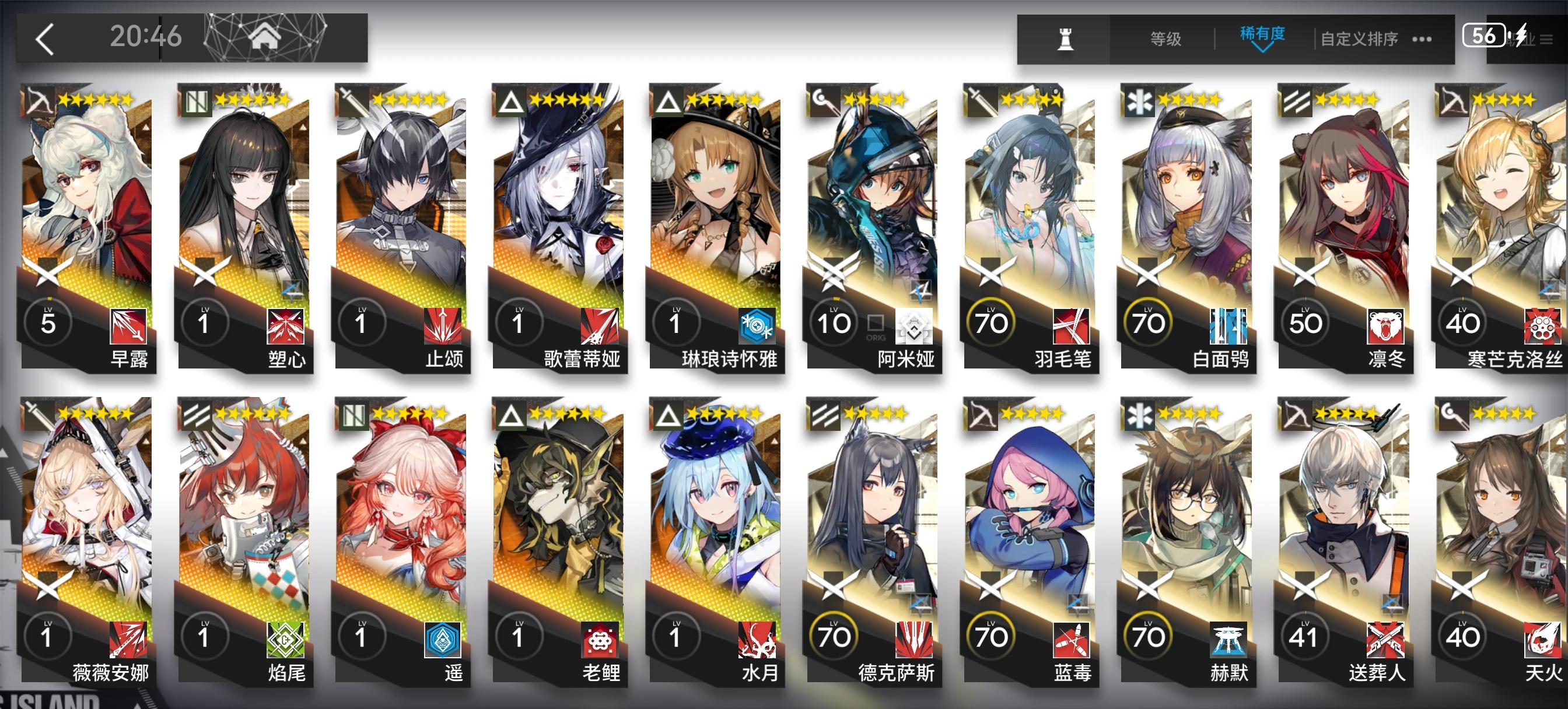Click the operator count badge showing 56

[x=1485, y=34]
